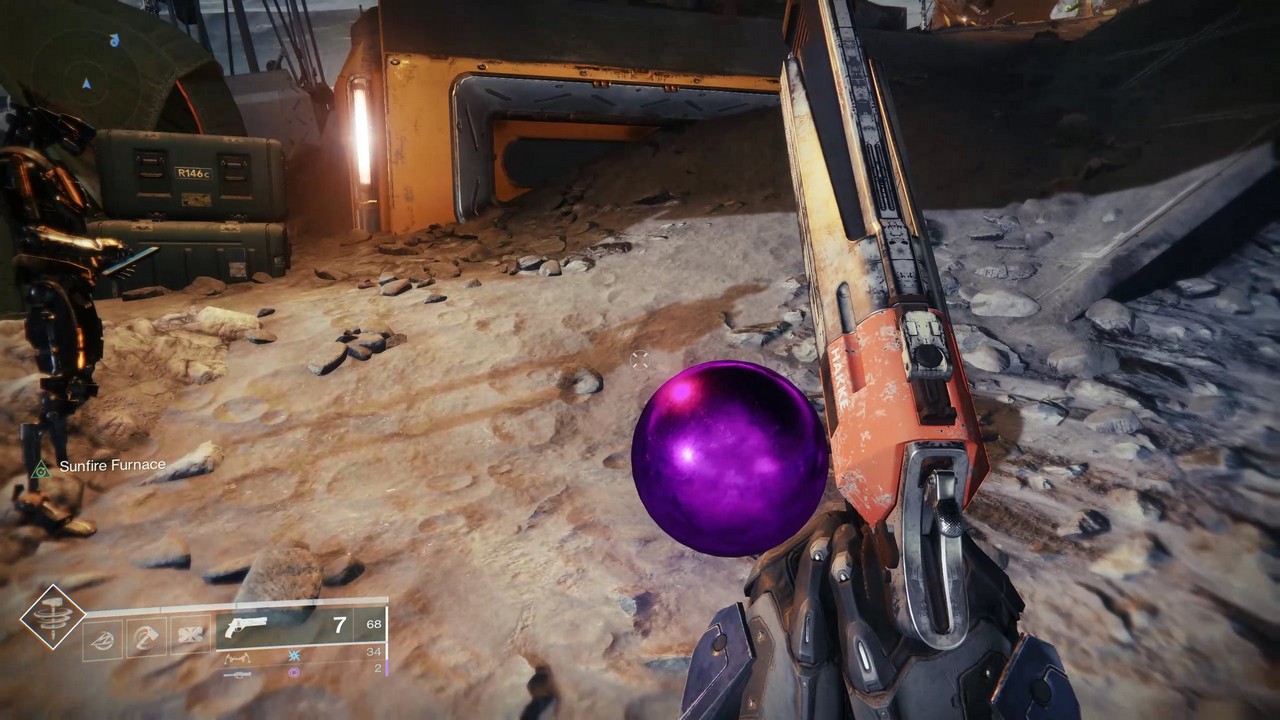Screen dimensions: 1280x720
Task: Switch to the rocket launcher heavy weapon
Action: point(238,674)
